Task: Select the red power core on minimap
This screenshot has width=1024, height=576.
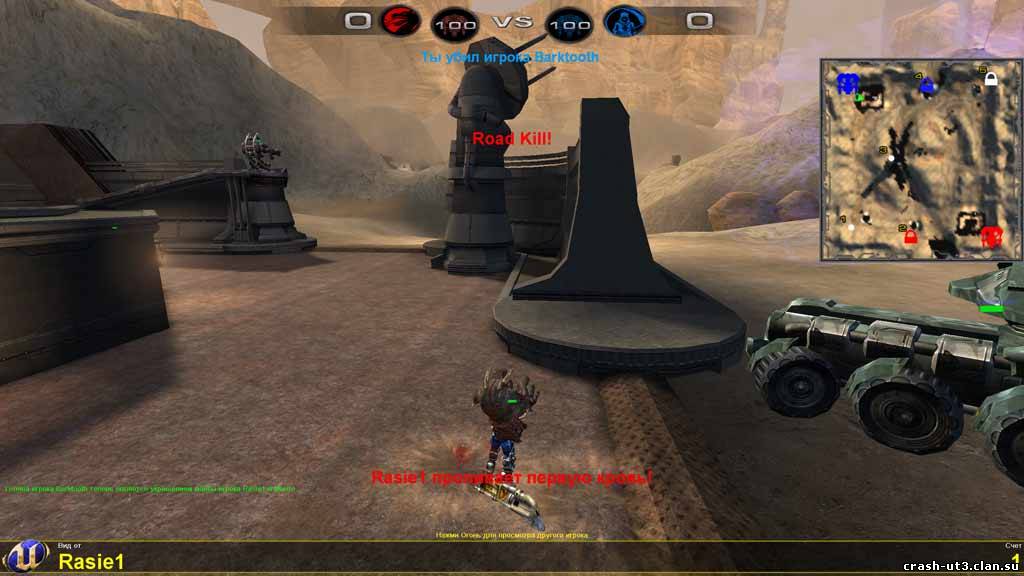Action: click(x=991, y=236)
